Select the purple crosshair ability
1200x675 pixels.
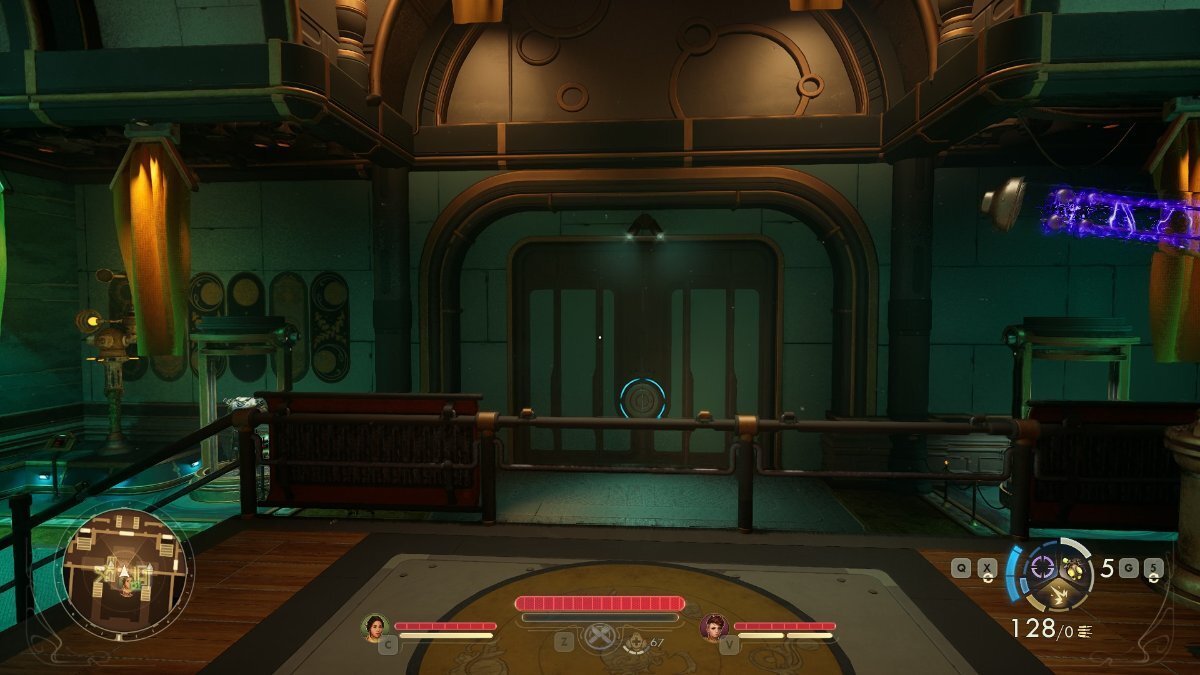tap(1043, 567)
